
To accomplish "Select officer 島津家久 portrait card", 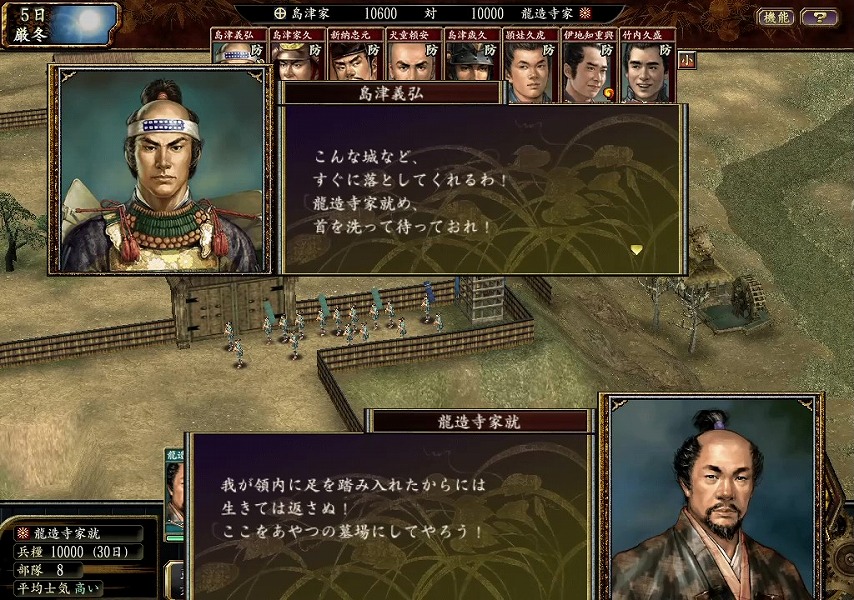I will point(296,56).
